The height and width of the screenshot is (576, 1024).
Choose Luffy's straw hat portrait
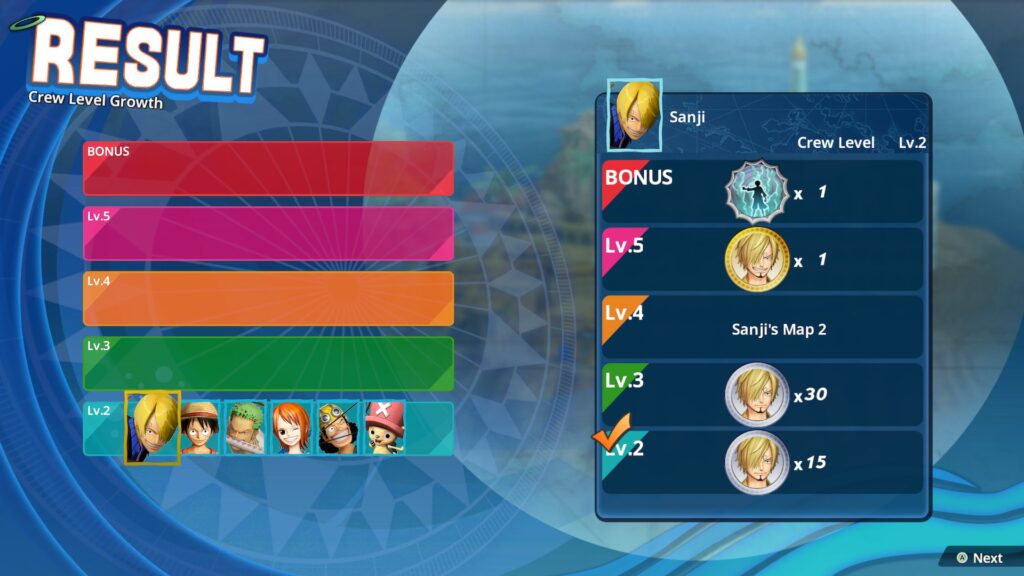[200, 428]
